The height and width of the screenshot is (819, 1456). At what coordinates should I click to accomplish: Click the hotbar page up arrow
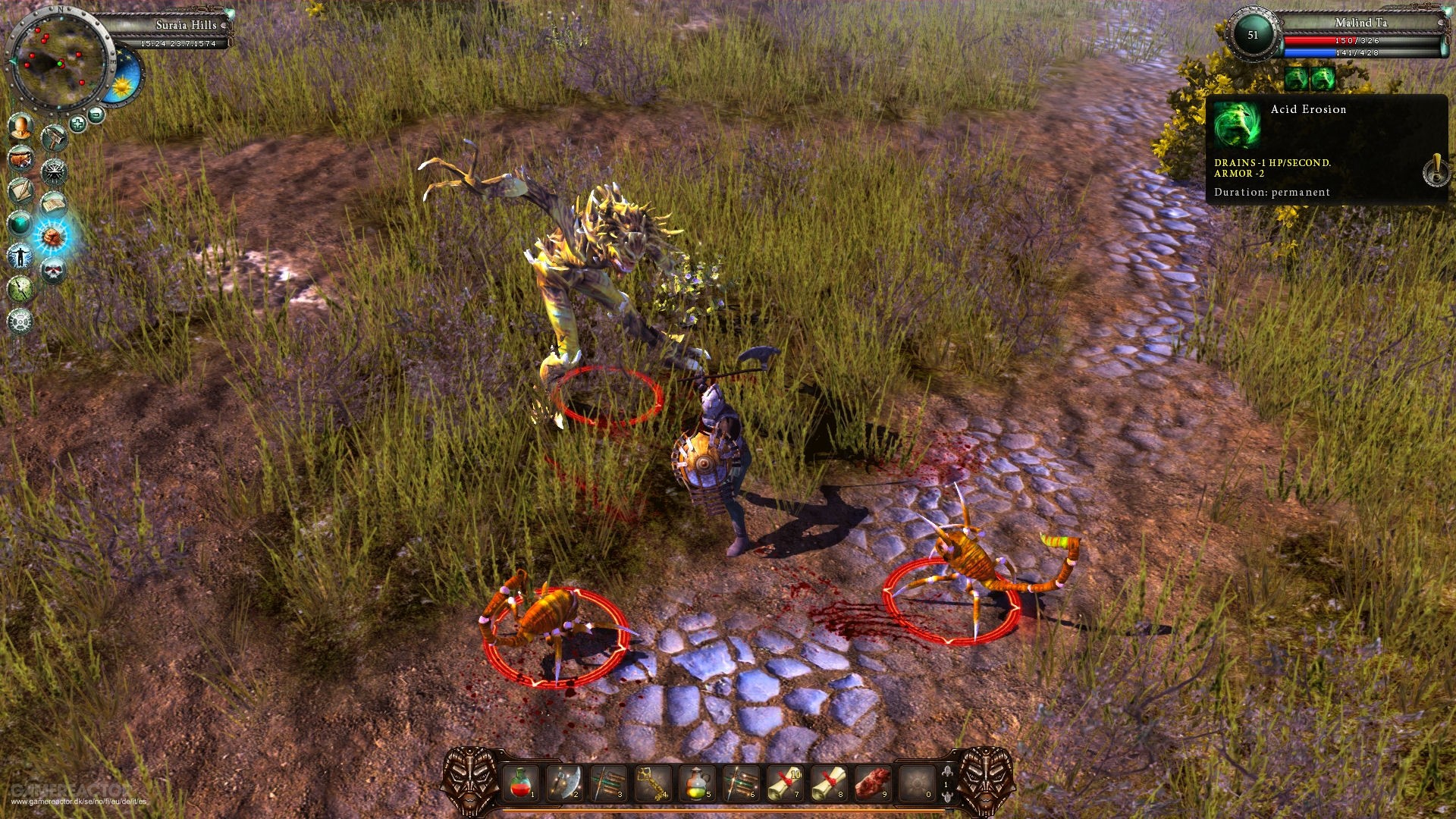[948, 772]
